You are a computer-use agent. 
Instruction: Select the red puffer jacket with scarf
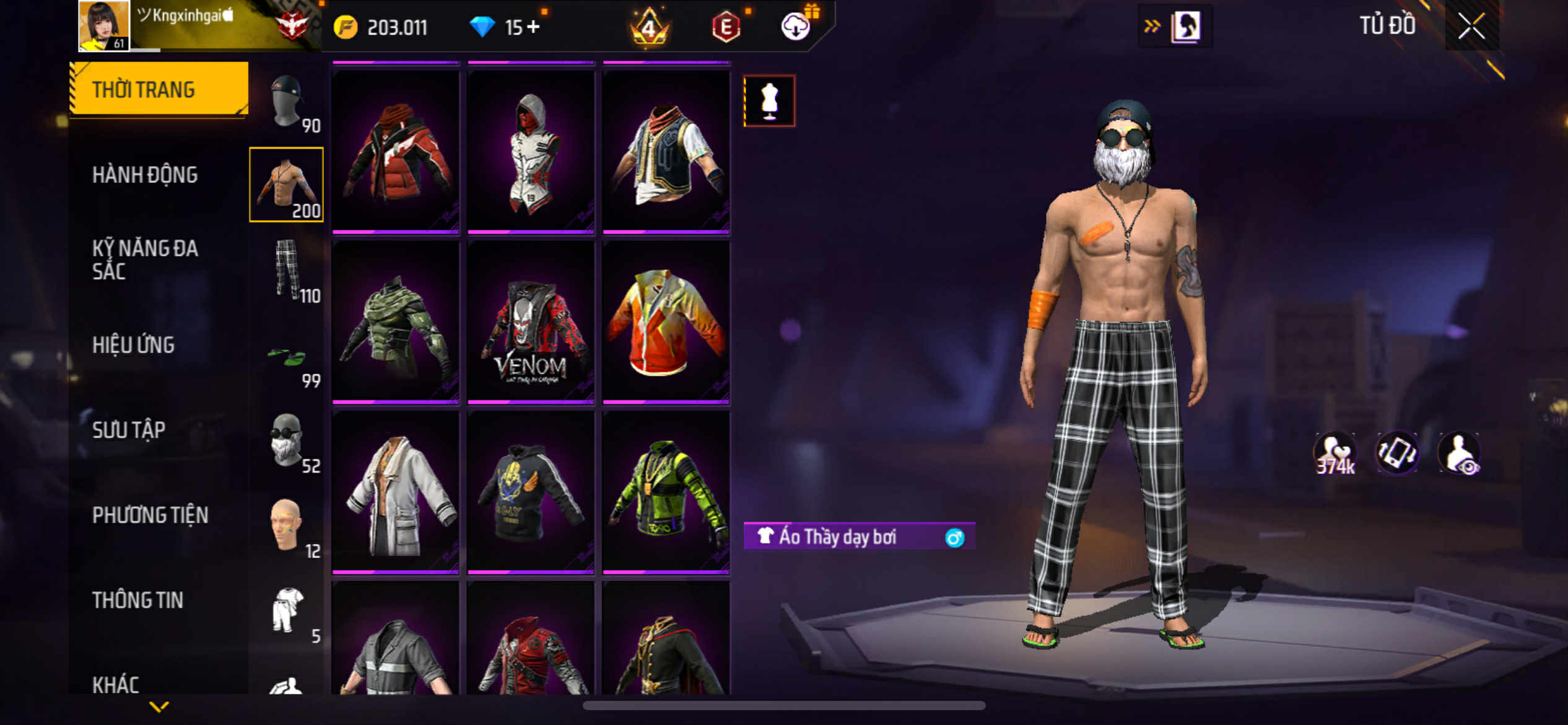[x=395, y=152]
